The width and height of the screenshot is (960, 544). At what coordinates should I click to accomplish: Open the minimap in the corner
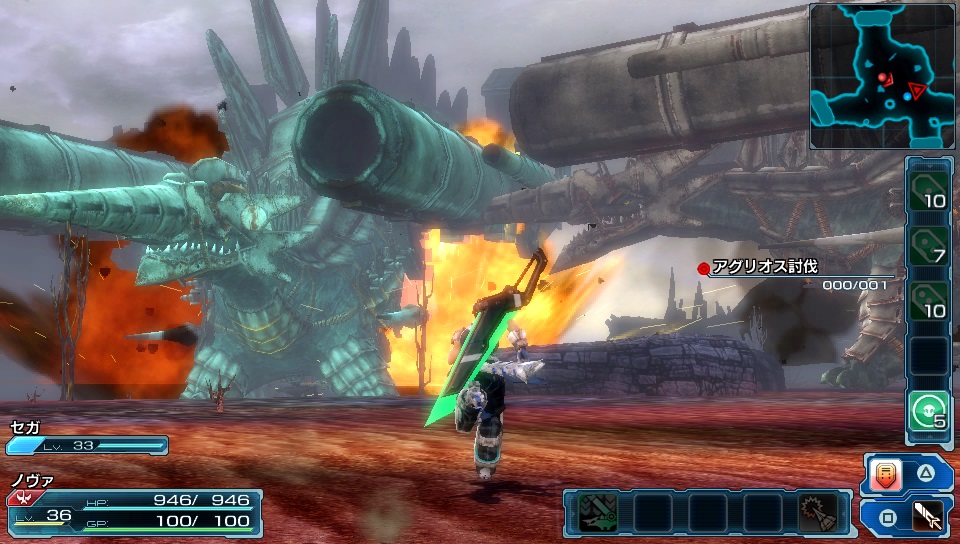click(x=882, y=76)
